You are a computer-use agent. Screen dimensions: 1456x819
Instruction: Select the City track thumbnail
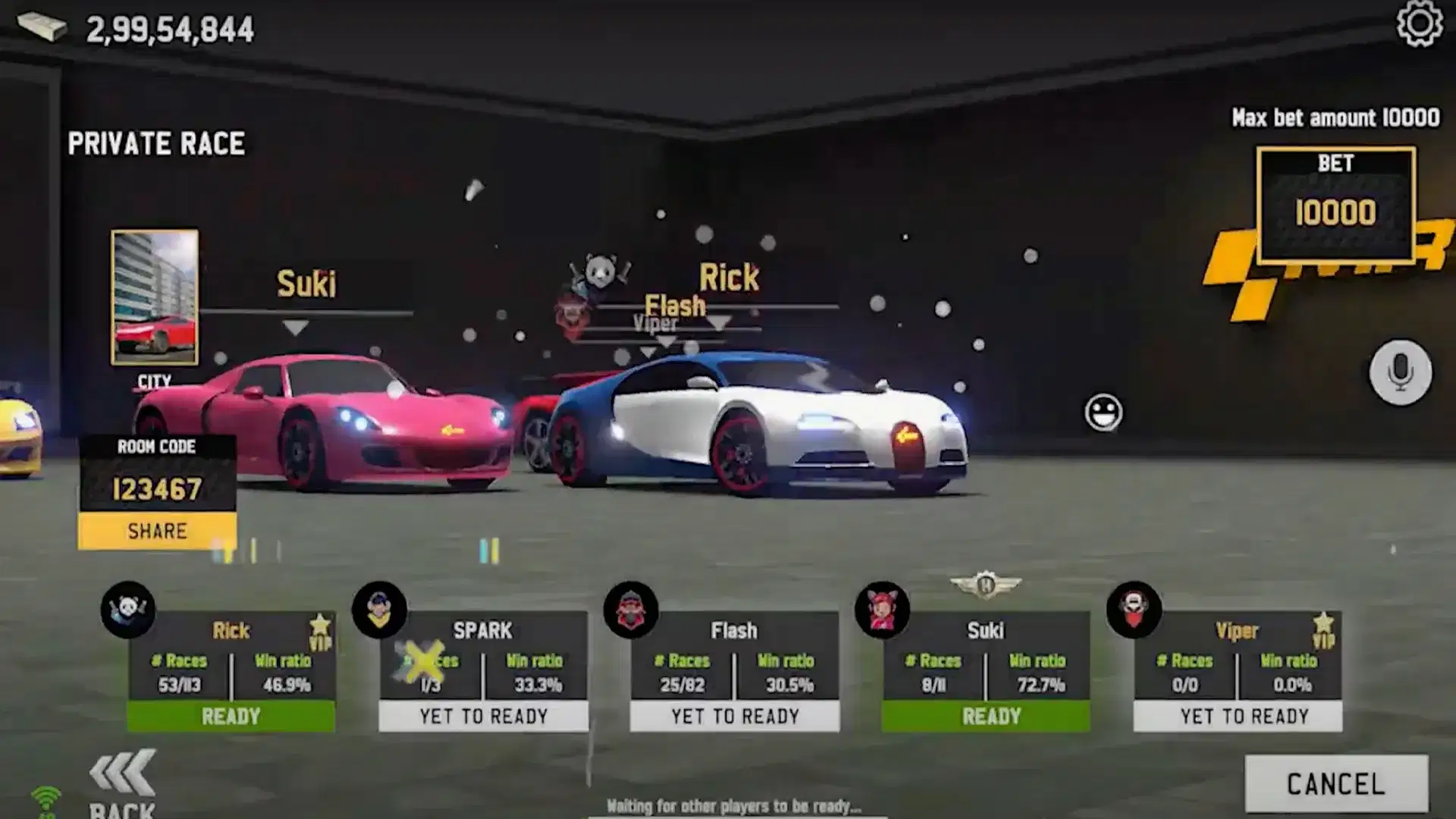pyautogui.click(x=155, y=297)
